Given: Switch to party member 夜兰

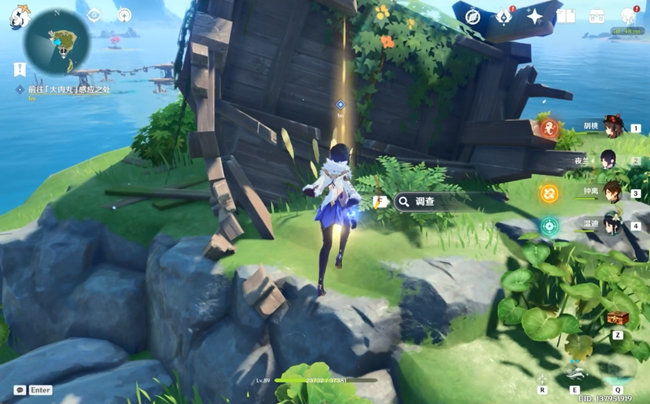Looking at the screenshot, I should tap(609, 160).
